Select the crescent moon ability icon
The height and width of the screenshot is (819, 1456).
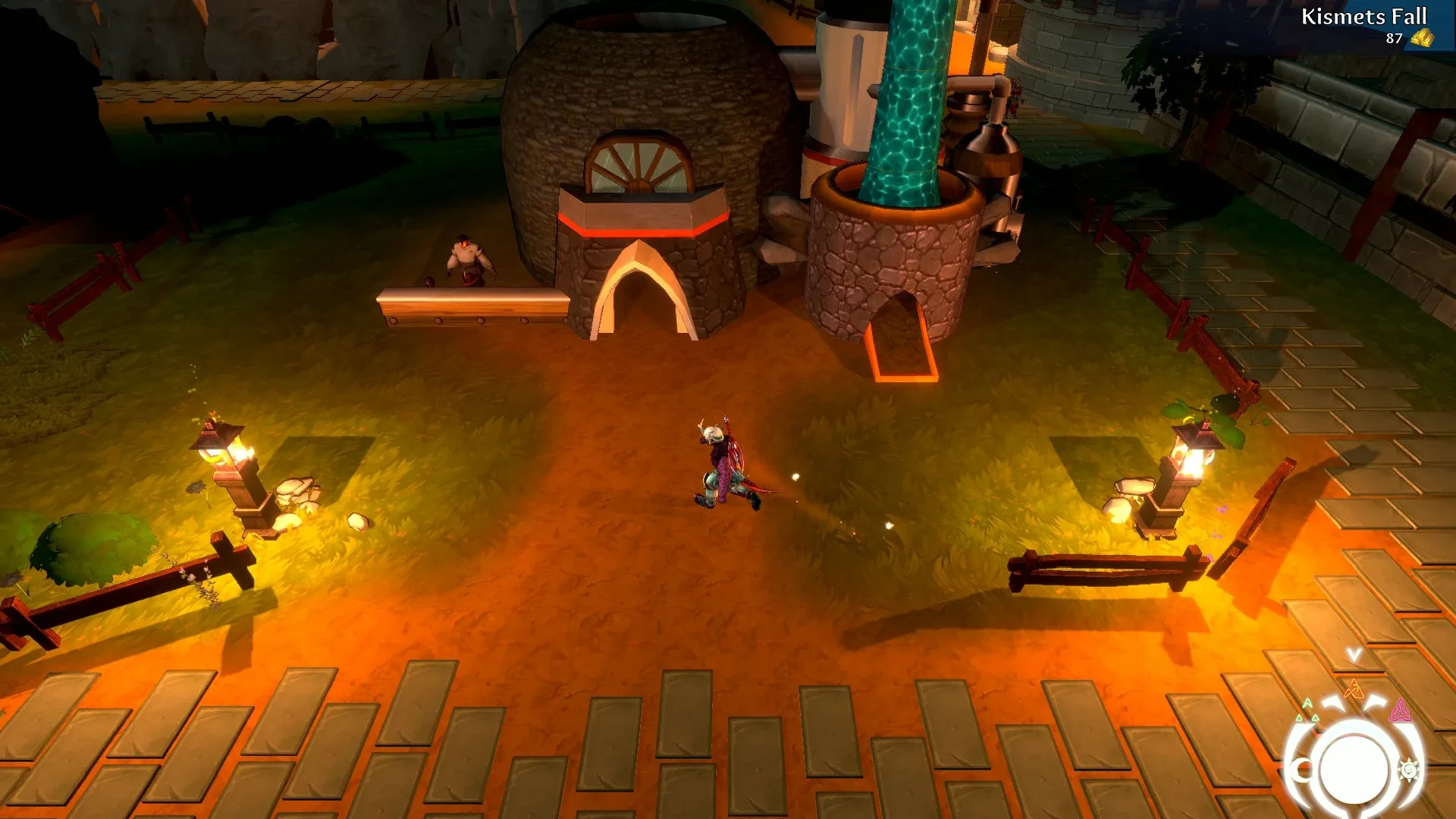tap(1300, 770)
